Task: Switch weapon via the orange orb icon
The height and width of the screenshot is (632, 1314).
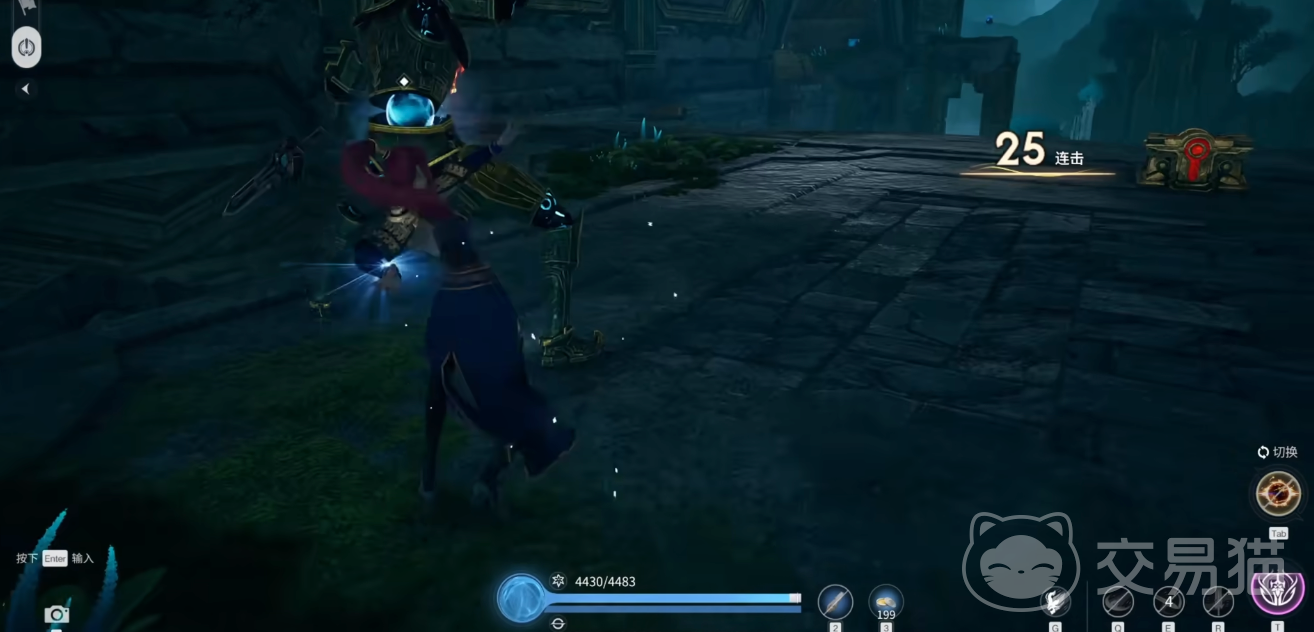Action: [1278, 494]
